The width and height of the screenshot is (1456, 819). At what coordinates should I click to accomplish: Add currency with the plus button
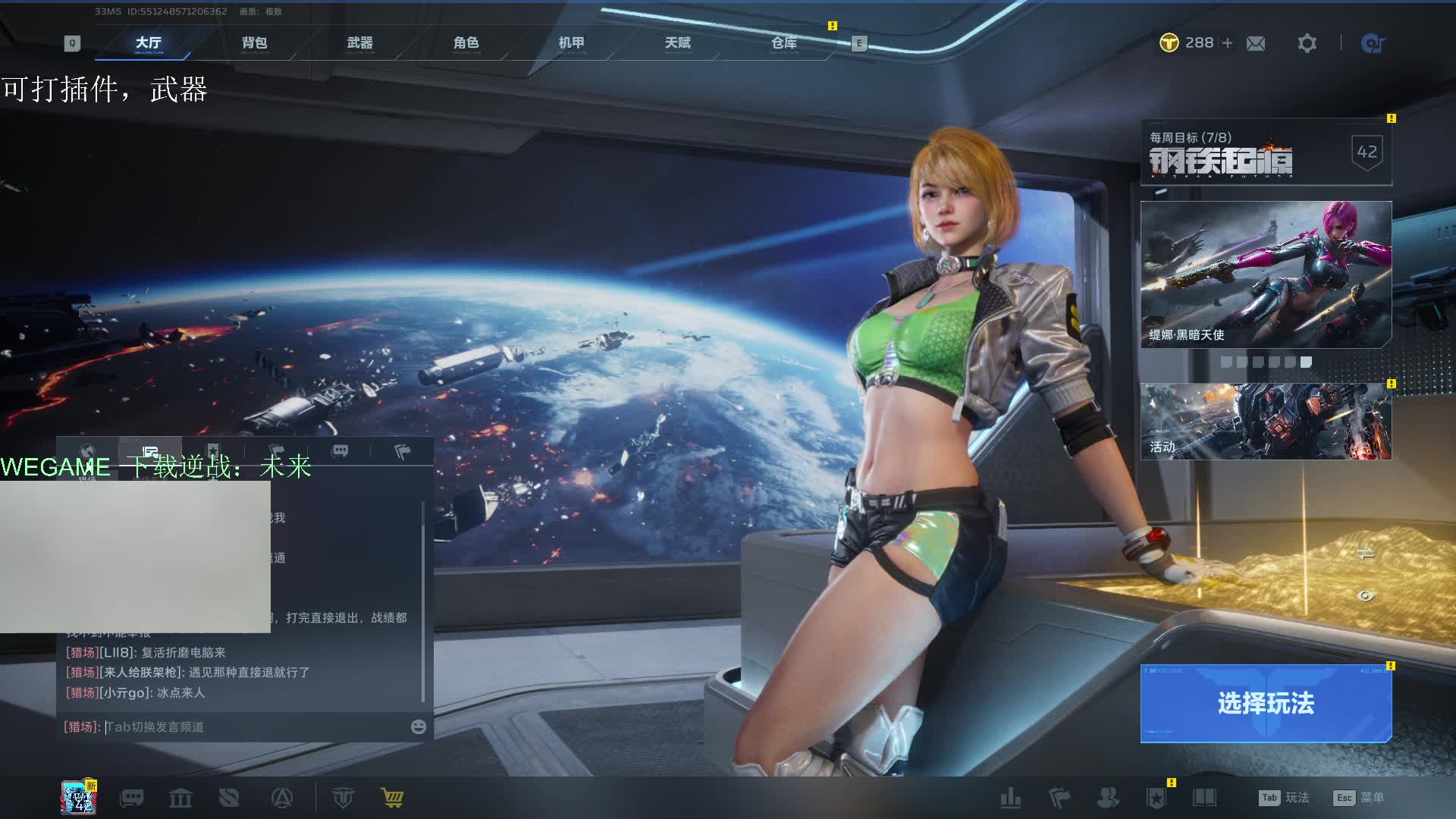[1227, 43]
